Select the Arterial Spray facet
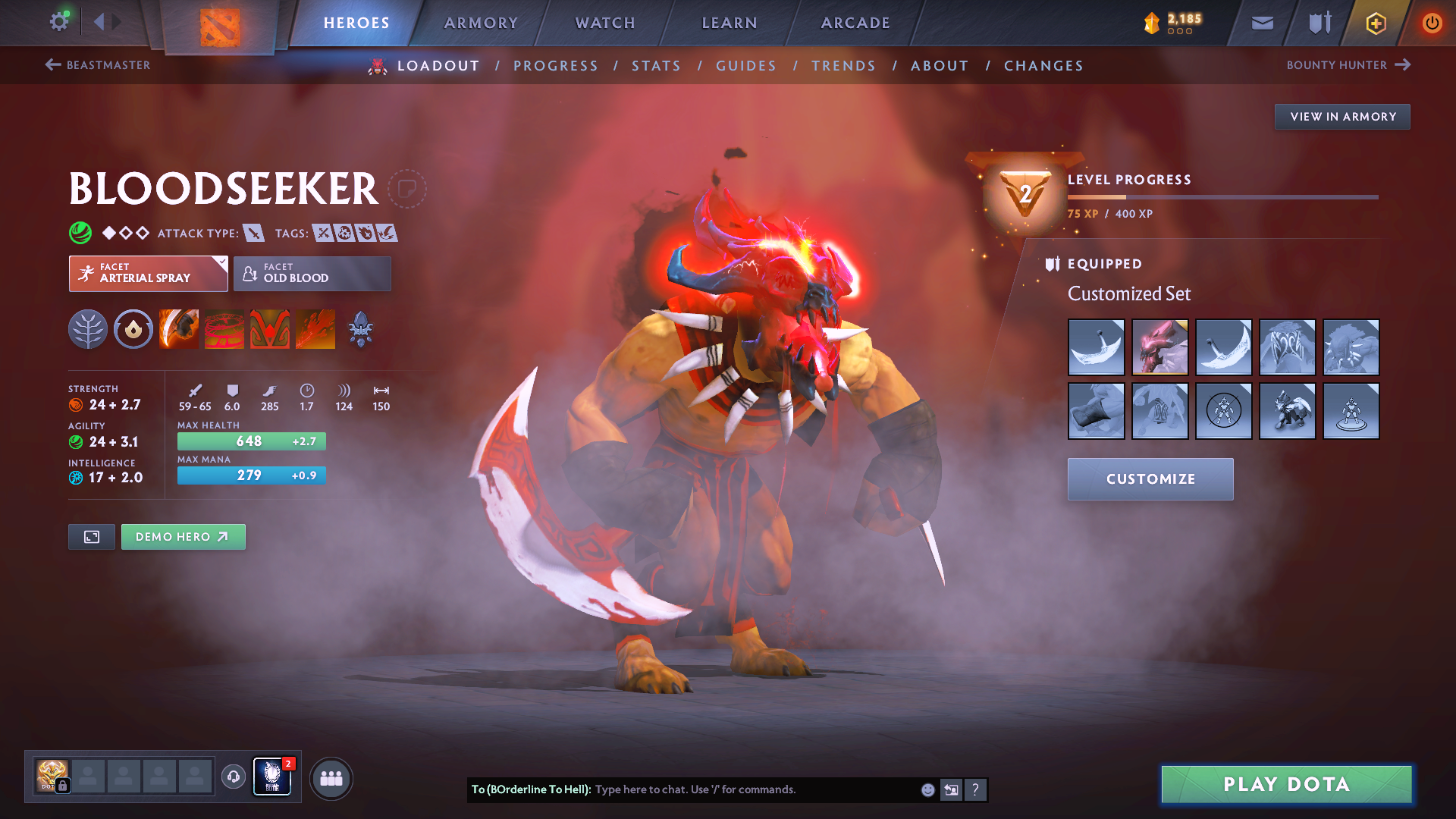Screen dimensions: 1456x819 [148, 273]
